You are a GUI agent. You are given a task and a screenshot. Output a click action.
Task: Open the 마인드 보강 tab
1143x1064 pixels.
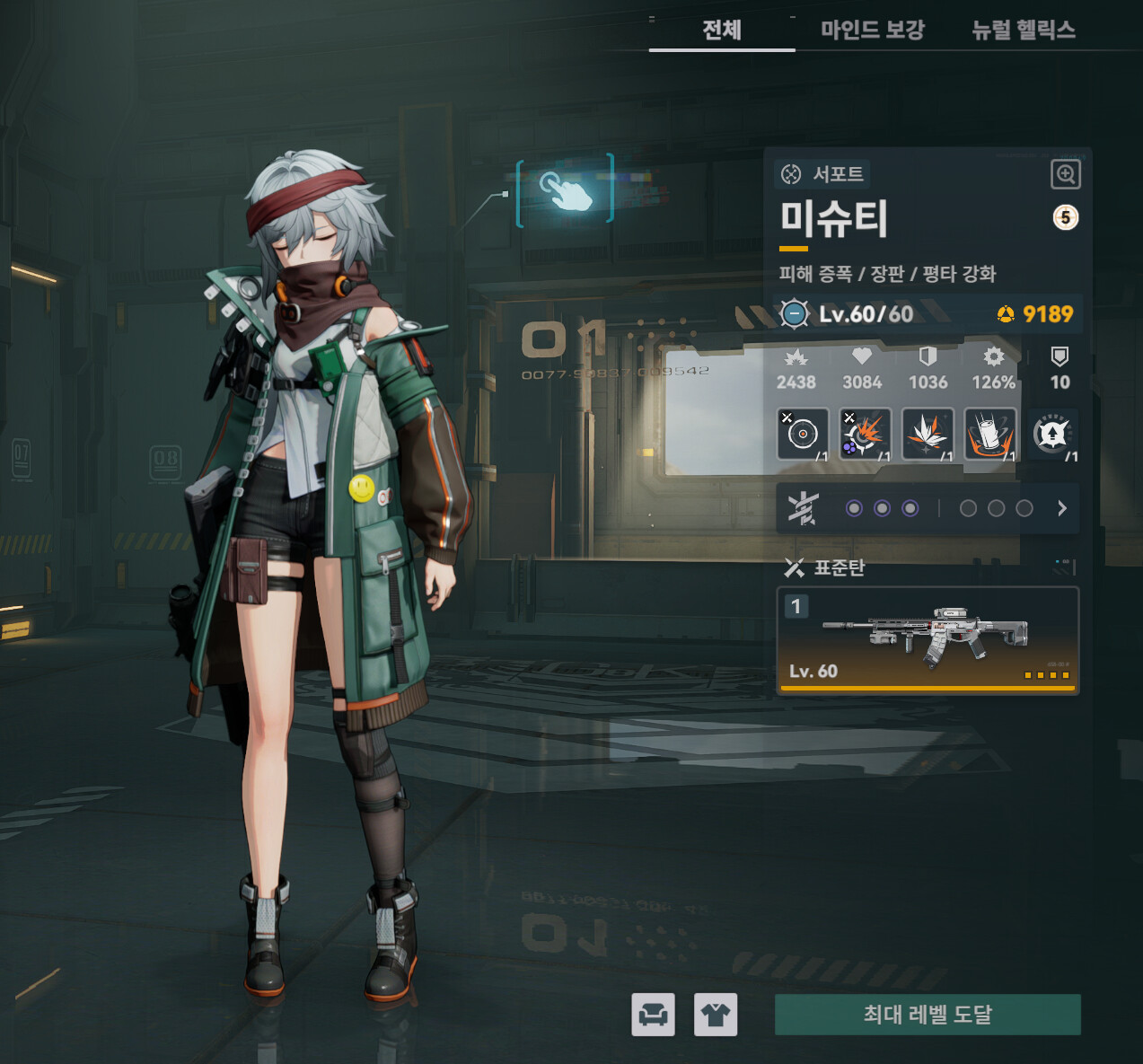(872, 31)
